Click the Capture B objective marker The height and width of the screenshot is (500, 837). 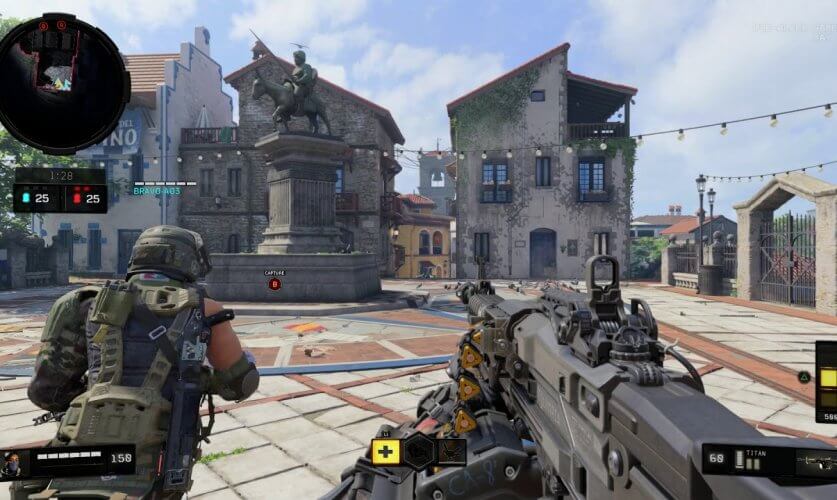click(x=274, y=284)
